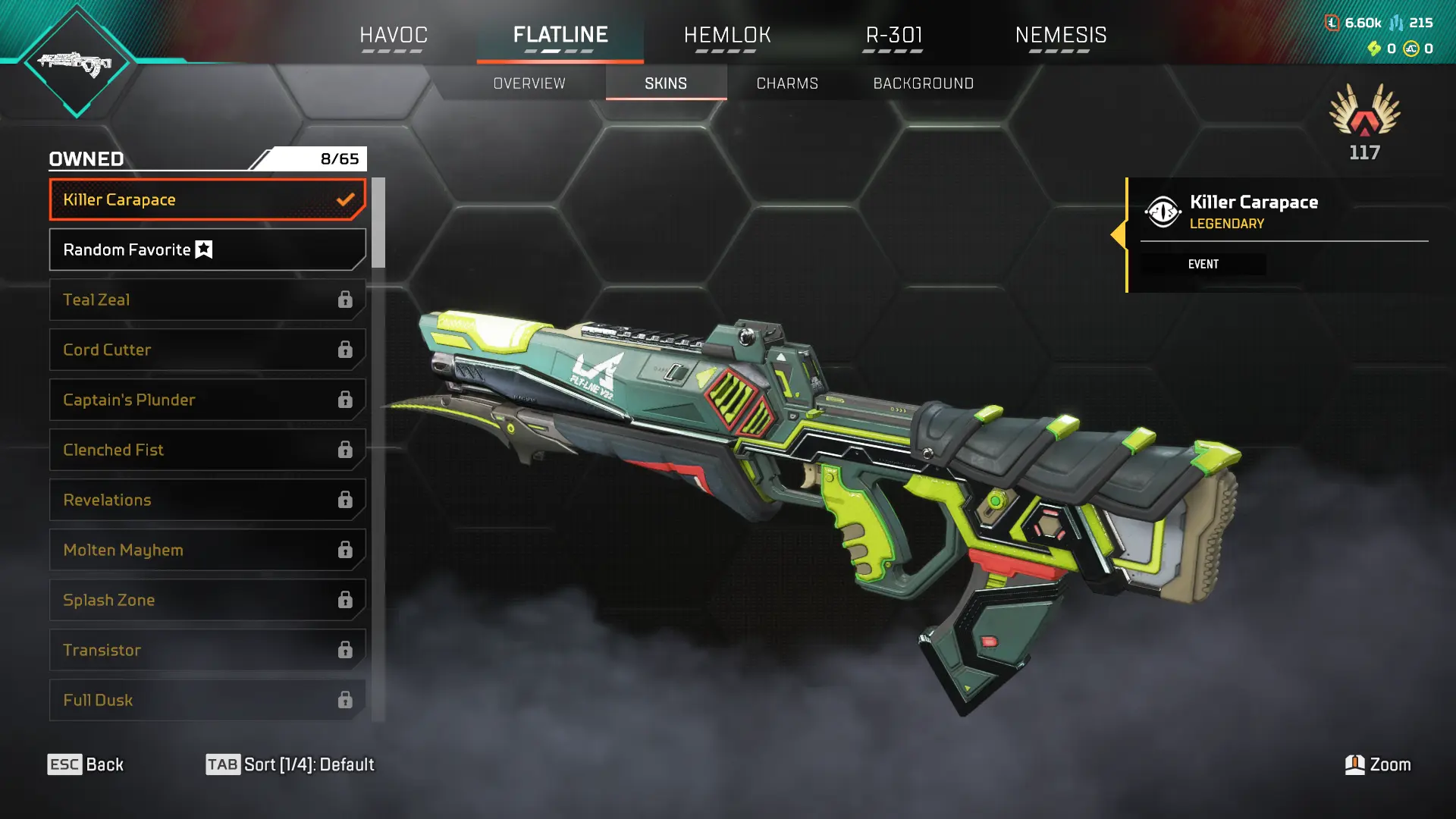Click the Back button
The height and width of the screenshot is (819, 1456).
[x=86, y=764]
